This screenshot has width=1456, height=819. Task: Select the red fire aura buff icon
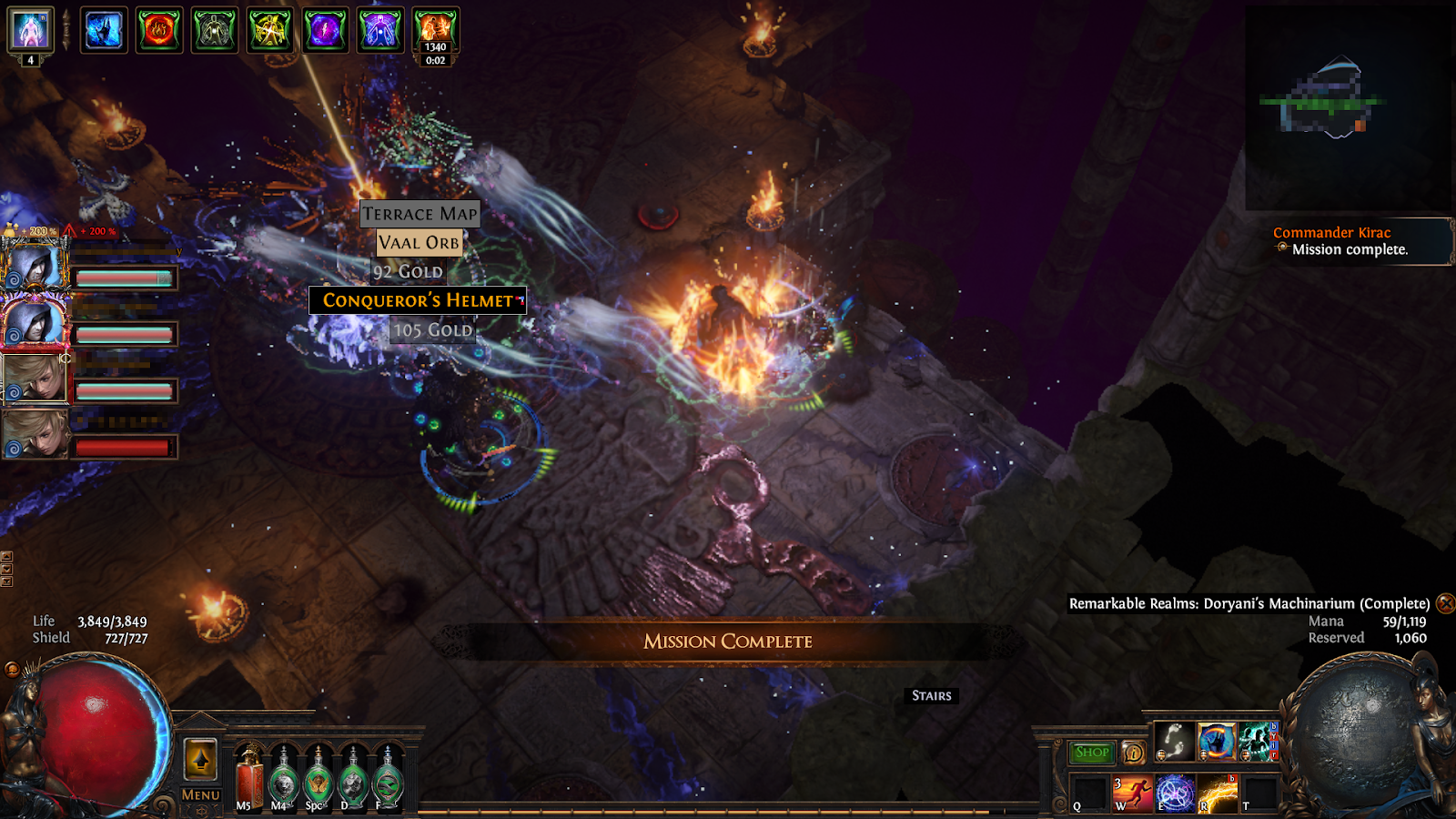click(159, 31)
